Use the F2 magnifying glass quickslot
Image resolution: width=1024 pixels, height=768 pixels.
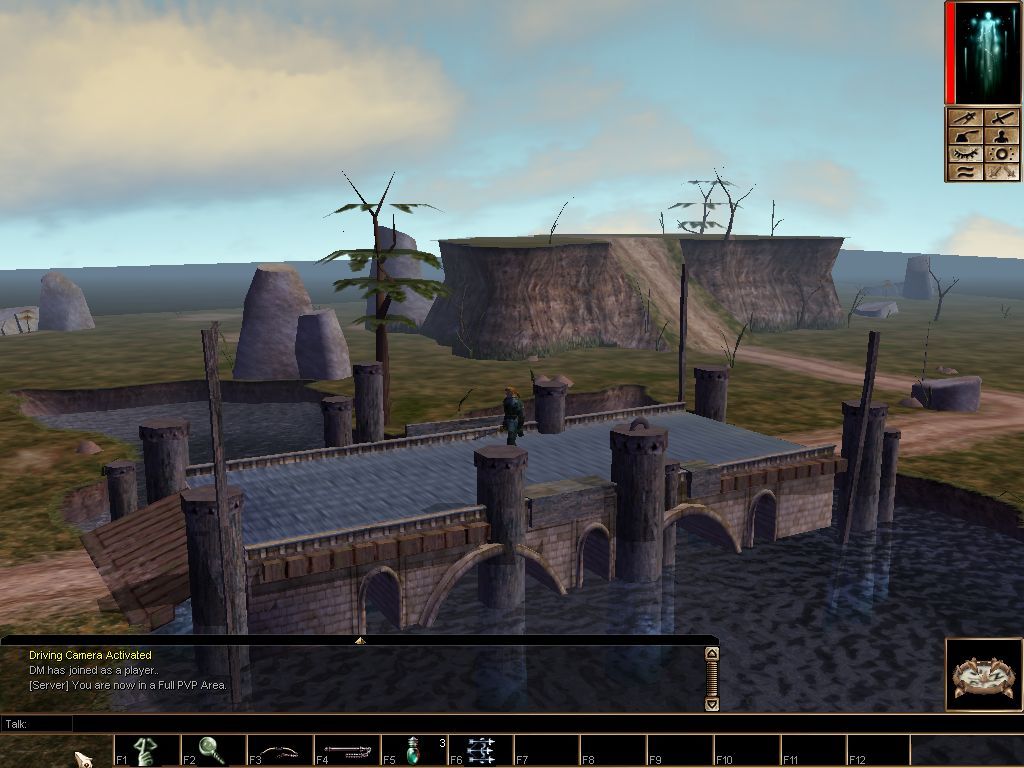pyautogui.click(x=213, y=750)
